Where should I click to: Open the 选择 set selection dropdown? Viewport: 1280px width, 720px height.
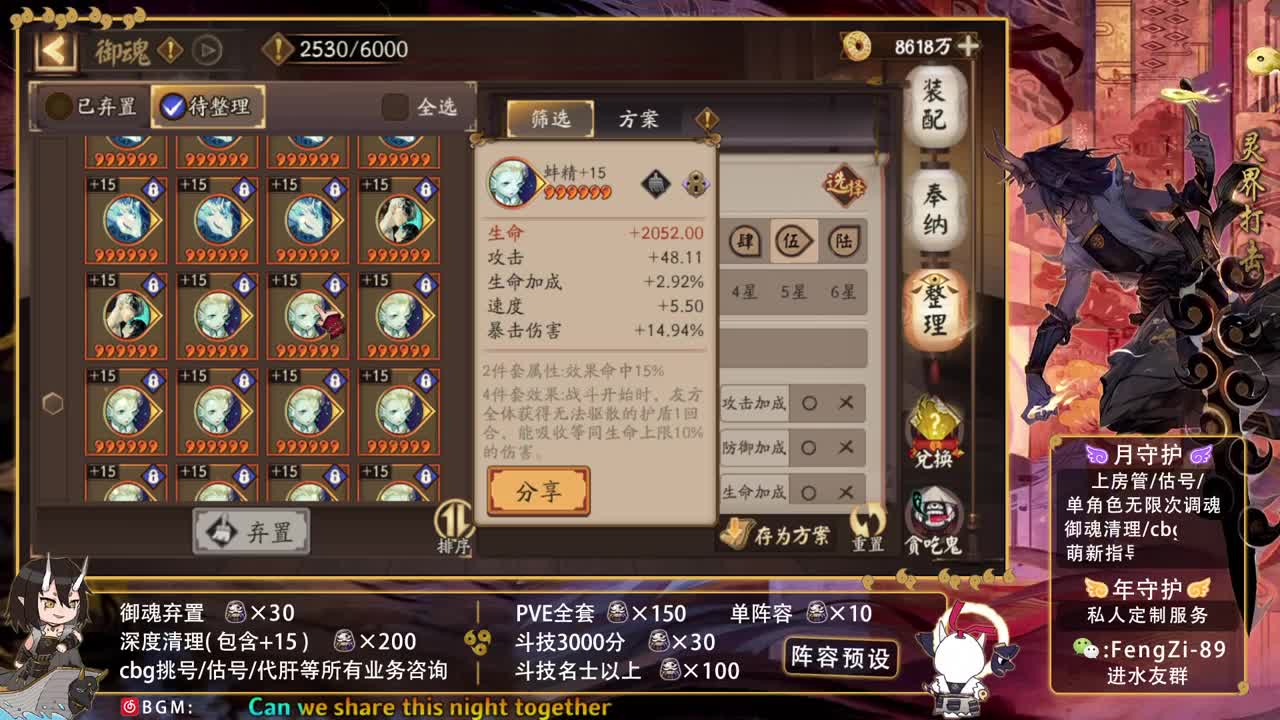[845, 185]
